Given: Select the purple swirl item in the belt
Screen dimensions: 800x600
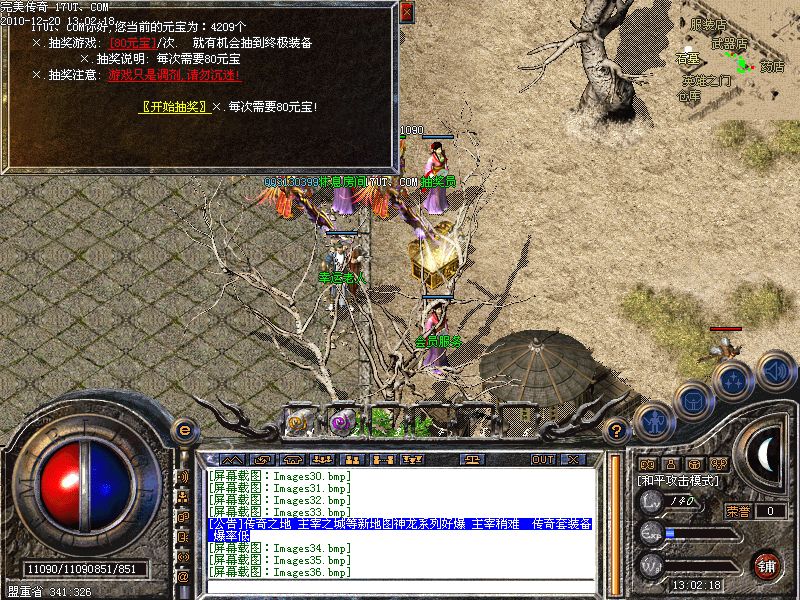Looking at the screenshot, I should [x=343, y=421].
